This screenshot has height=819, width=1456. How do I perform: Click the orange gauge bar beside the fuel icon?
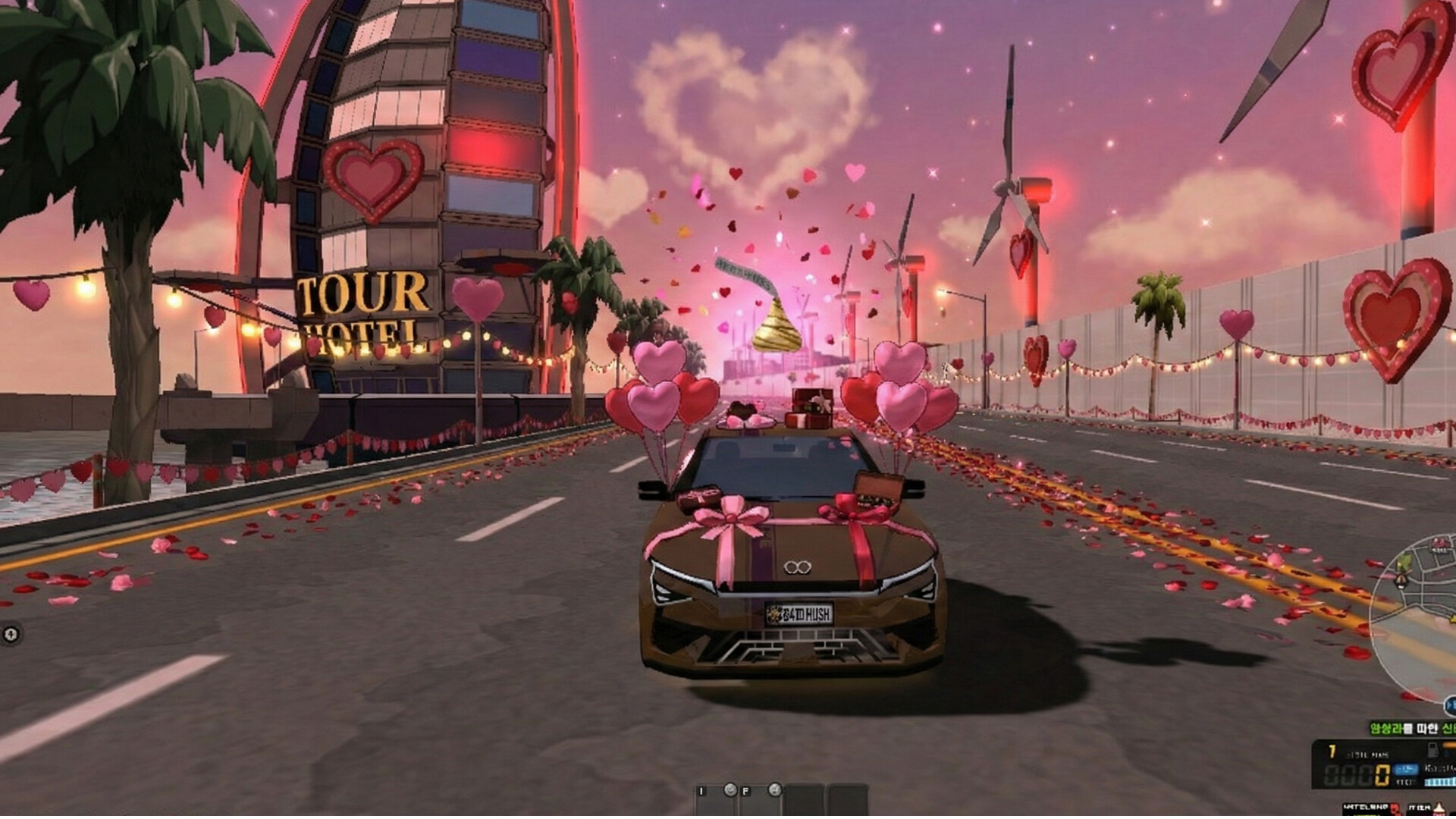point(1449,745)
